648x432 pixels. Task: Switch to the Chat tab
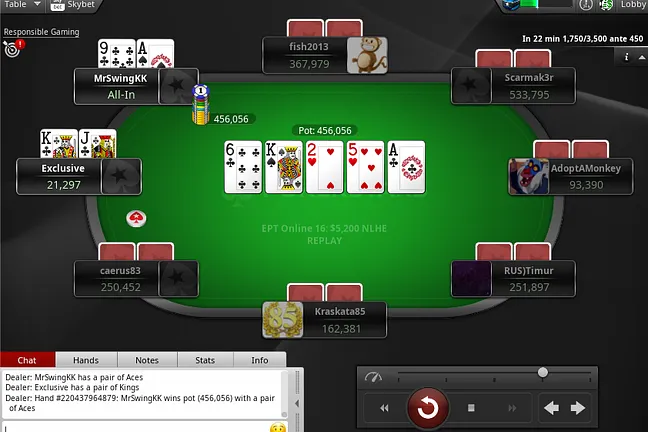coord(27,360)
